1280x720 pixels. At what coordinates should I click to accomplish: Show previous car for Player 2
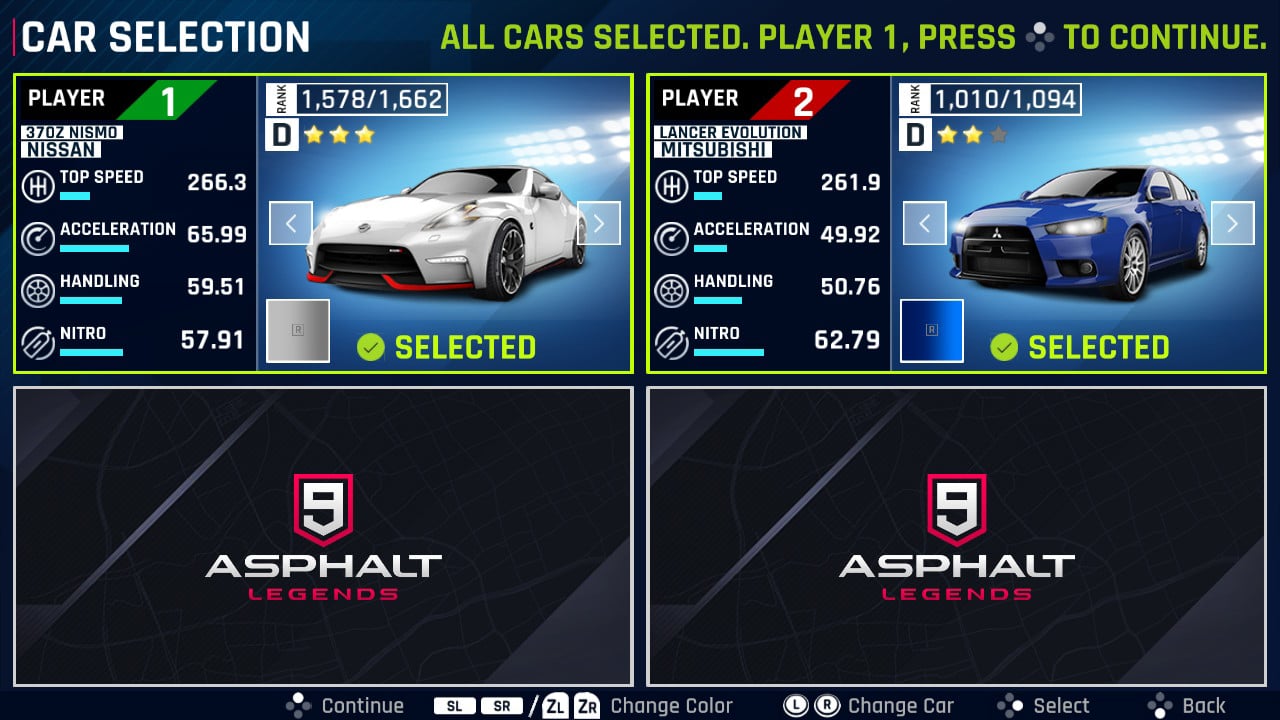click(925, 223)
